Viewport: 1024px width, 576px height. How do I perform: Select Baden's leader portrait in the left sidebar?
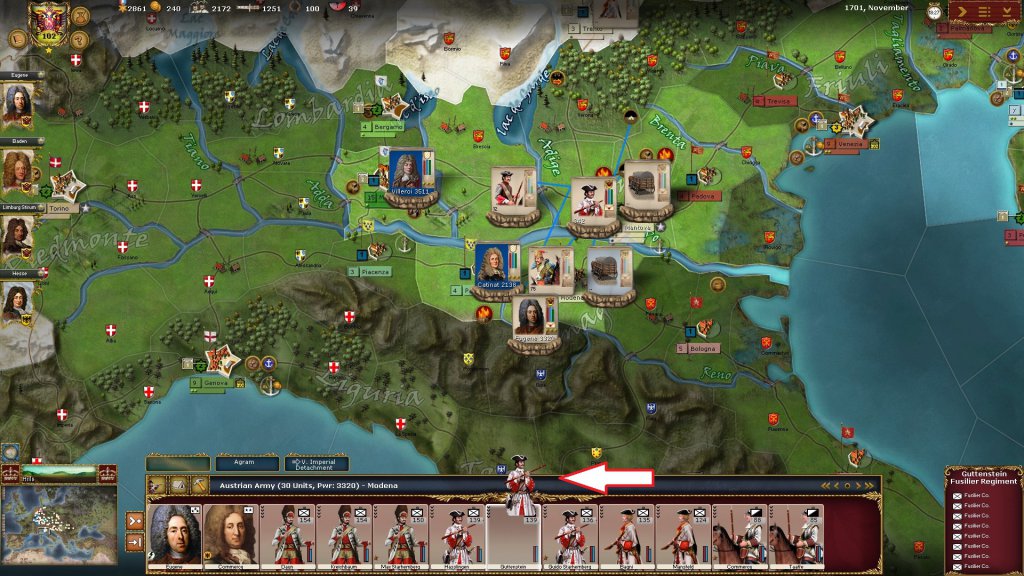[17, 171]
